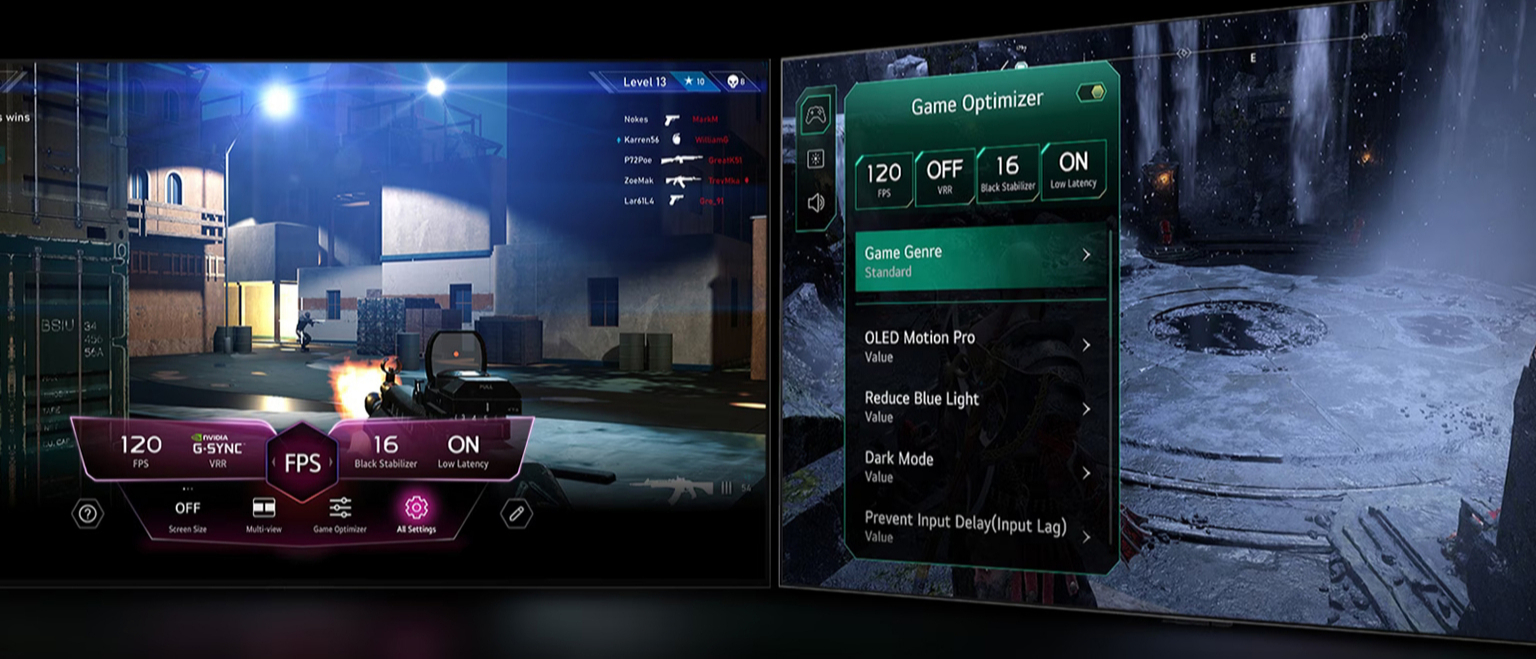Open the pencil edit button
This screenshot has height=659, width=1536.
tap(516, 514)
